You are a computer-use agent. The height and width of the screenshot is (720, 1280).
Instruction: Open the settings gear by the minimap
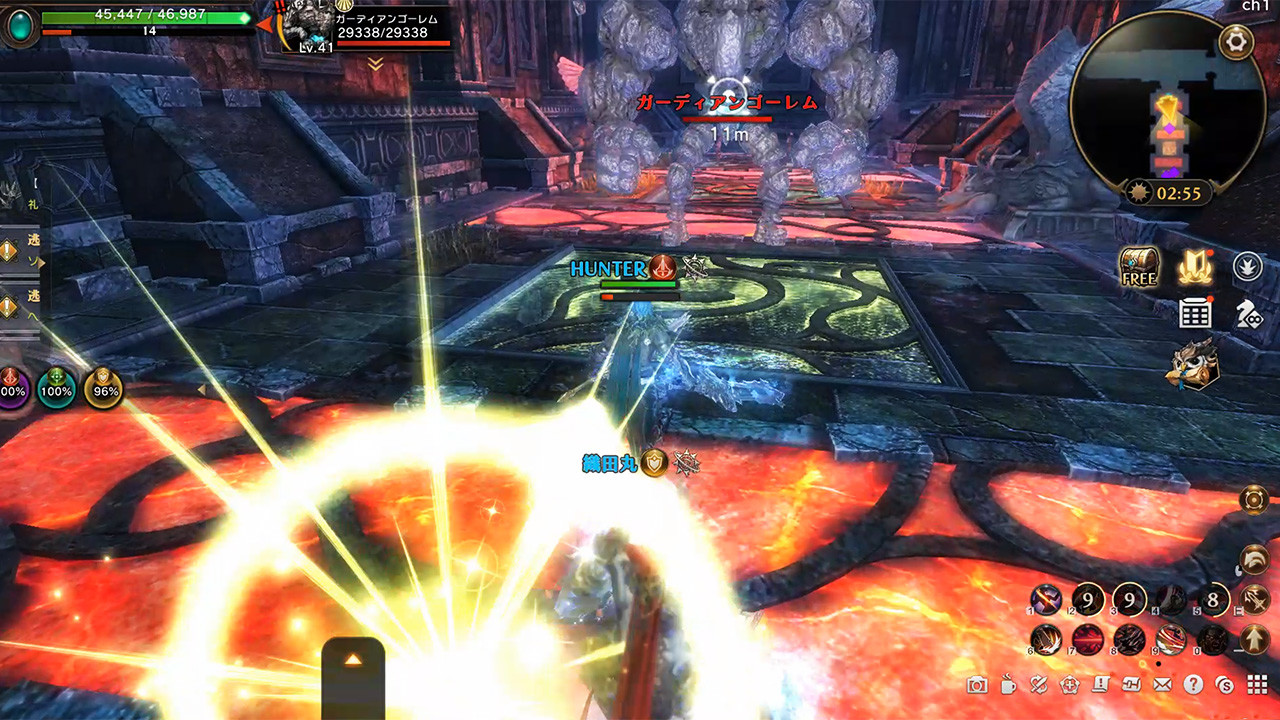pyautogui.click(x=1236, y=42)
